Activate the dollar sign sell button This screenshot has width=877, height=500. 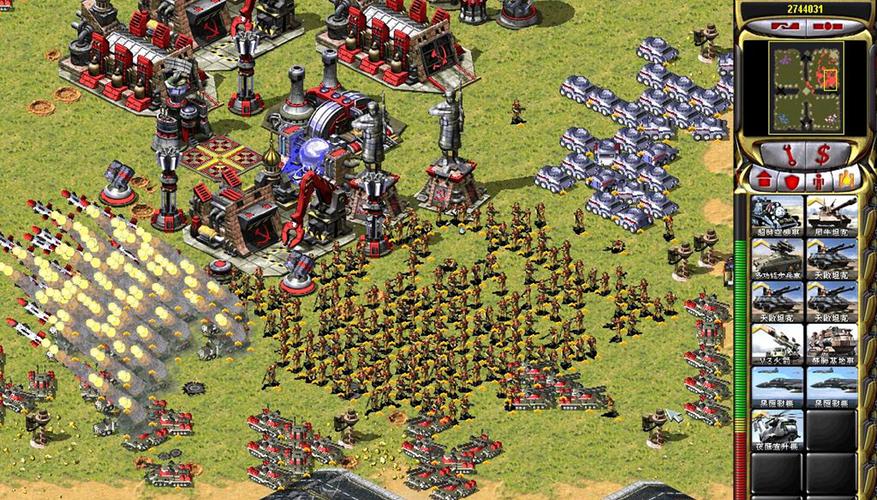tap(825, 154)
